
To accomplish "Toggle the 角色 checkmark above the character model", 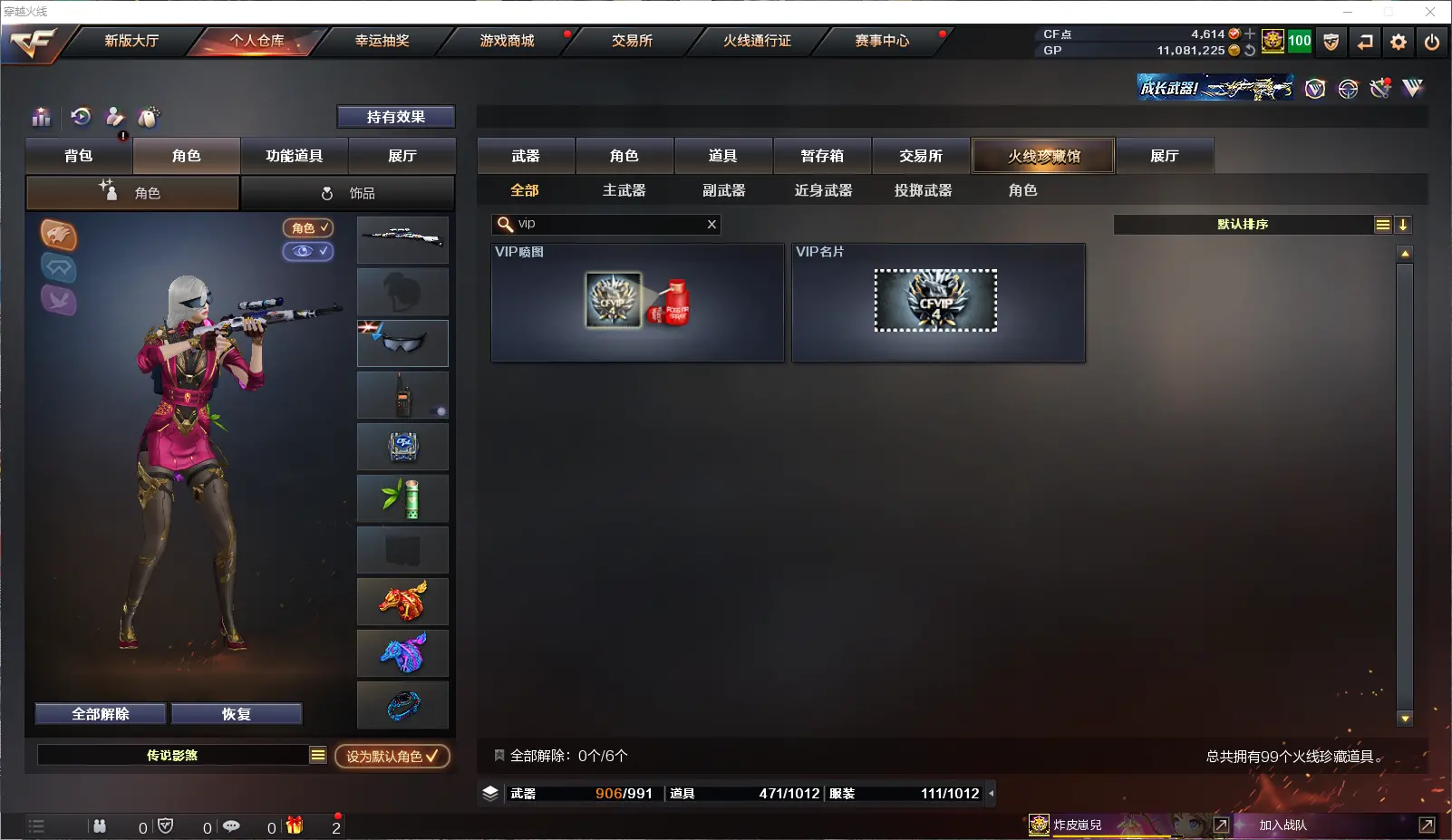I will pos(308,228).
